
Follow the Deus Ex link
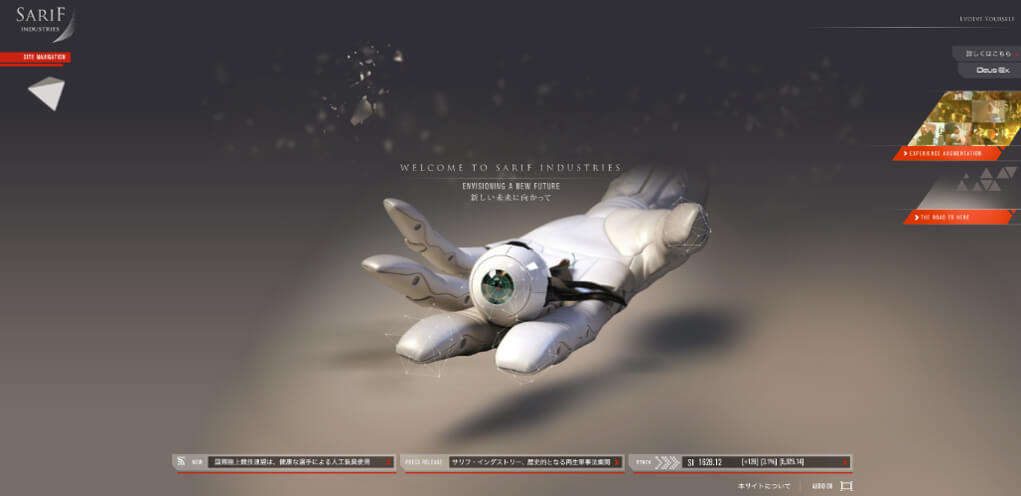pyautogui.click(x=988, y=70)
